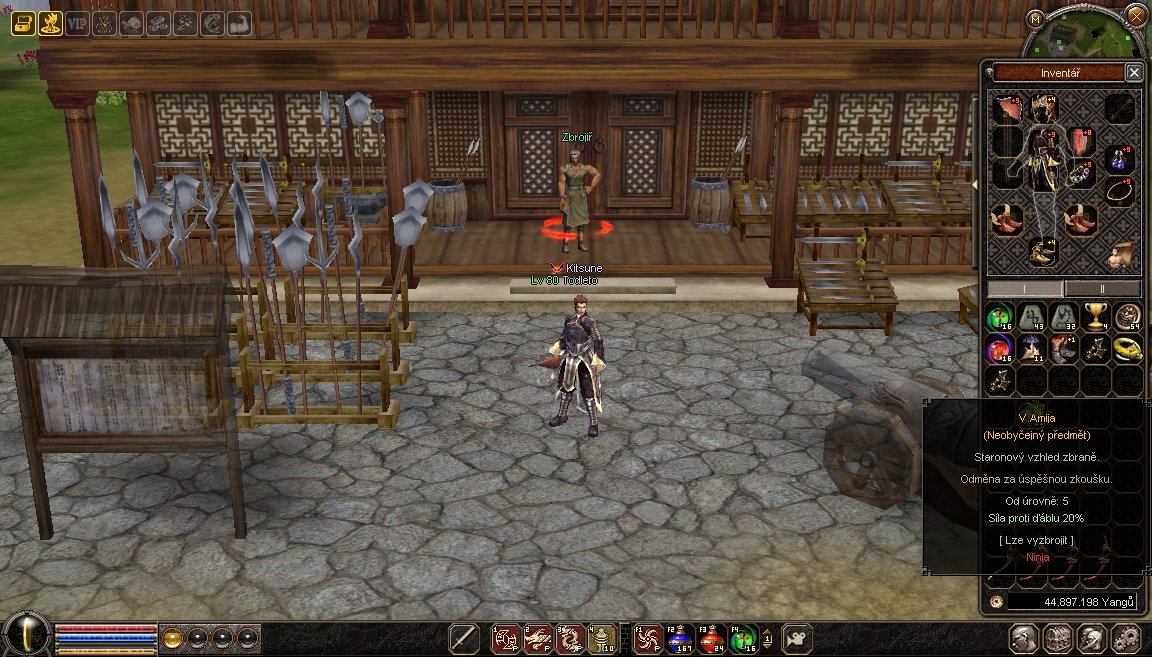
Task: Open the gear settings menu
Action: point(1125,638)
